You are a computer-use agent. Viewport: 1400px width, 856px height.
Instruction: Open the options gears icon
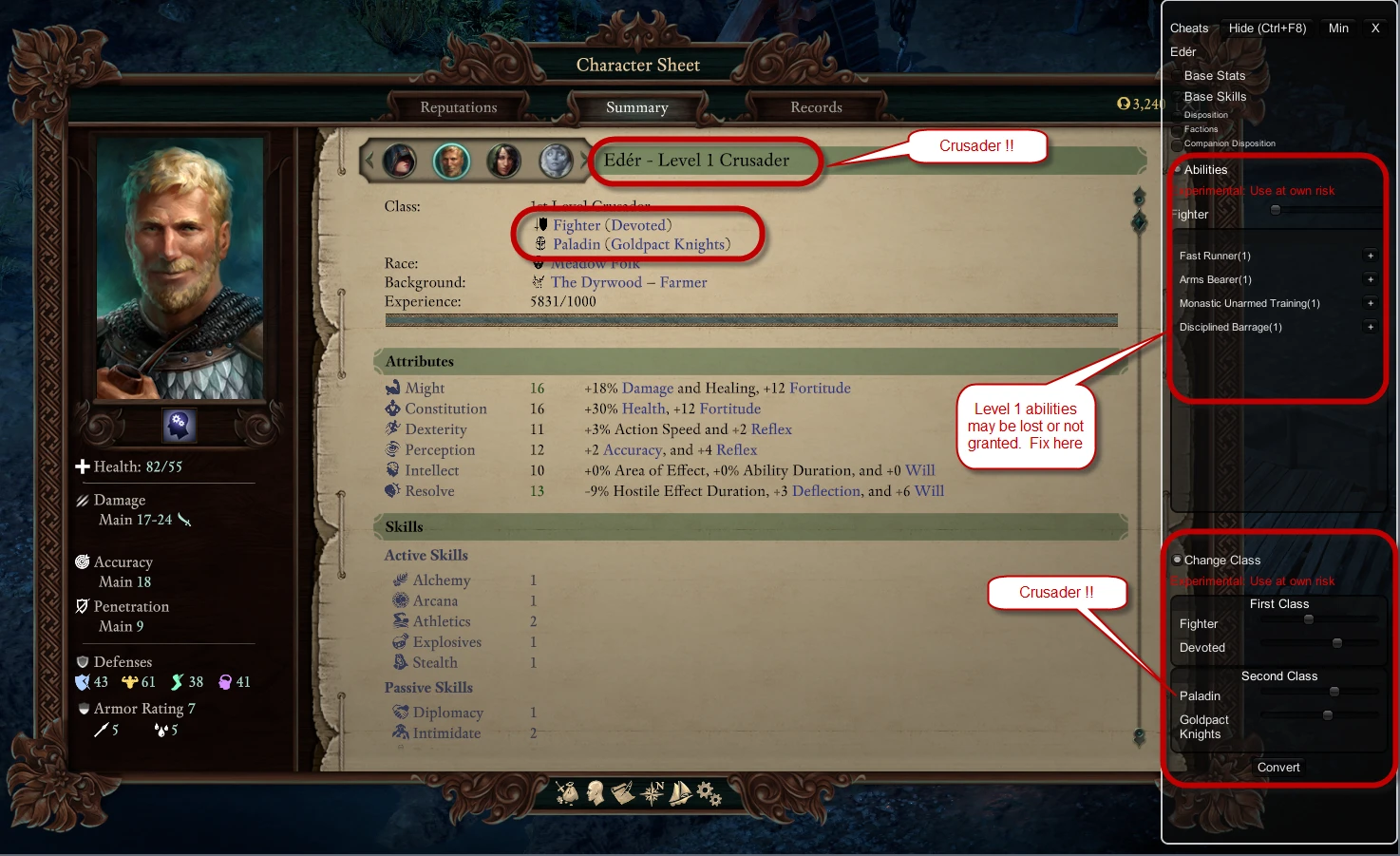[707, 793]
